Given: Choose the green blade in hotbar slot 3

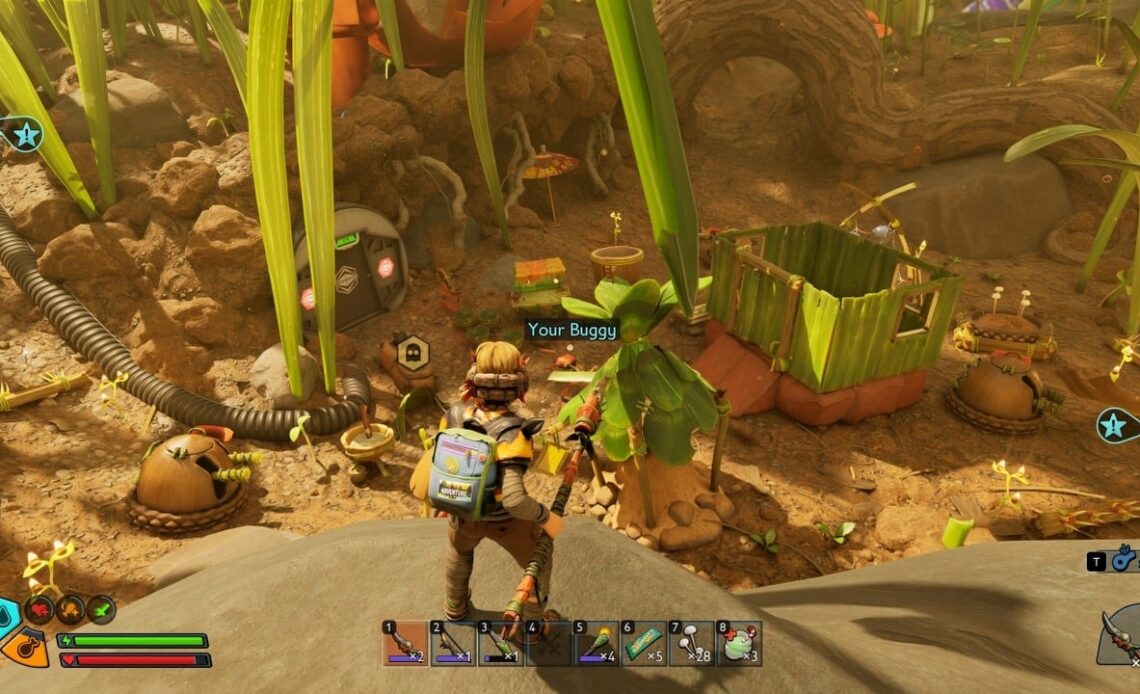Looking at the screenshot, I should (x=500, y=643).
